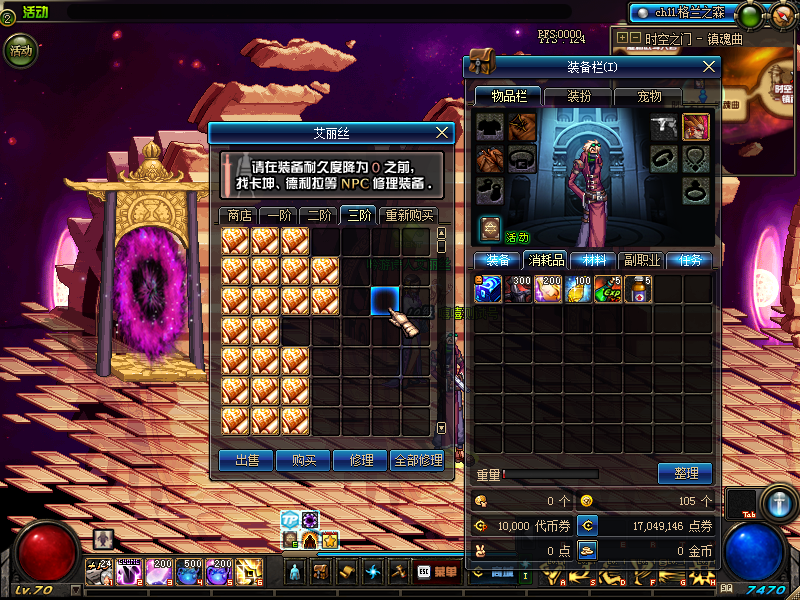Switch to the 重新购买 buyback tab
Viewport: 800px width, 600px height.
408,215
